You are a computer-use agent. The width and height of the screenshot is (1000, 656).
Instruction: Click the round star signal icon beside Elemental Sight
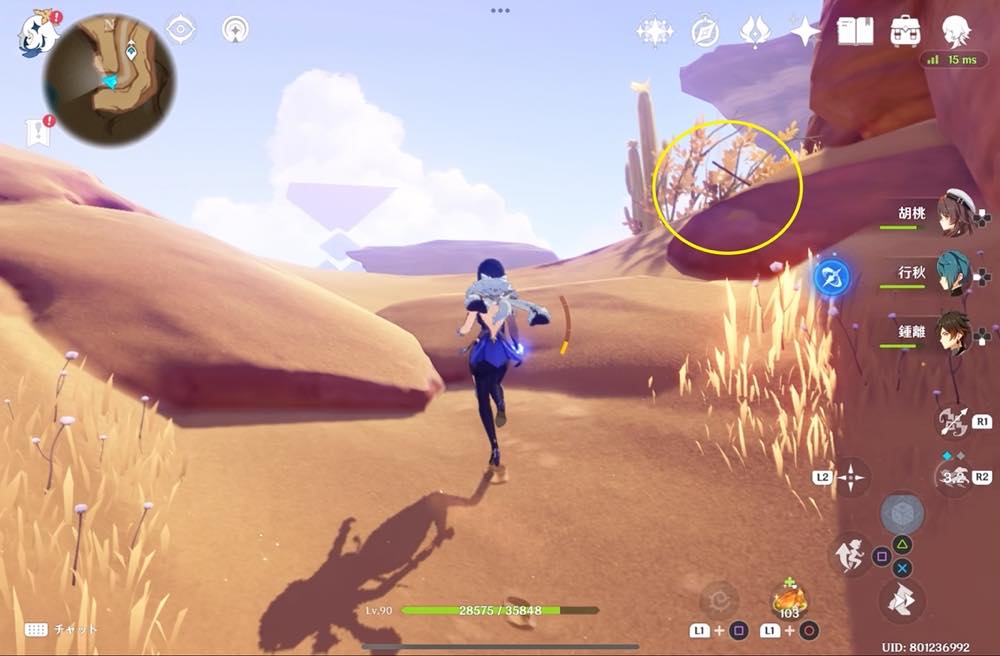point(236,30)
